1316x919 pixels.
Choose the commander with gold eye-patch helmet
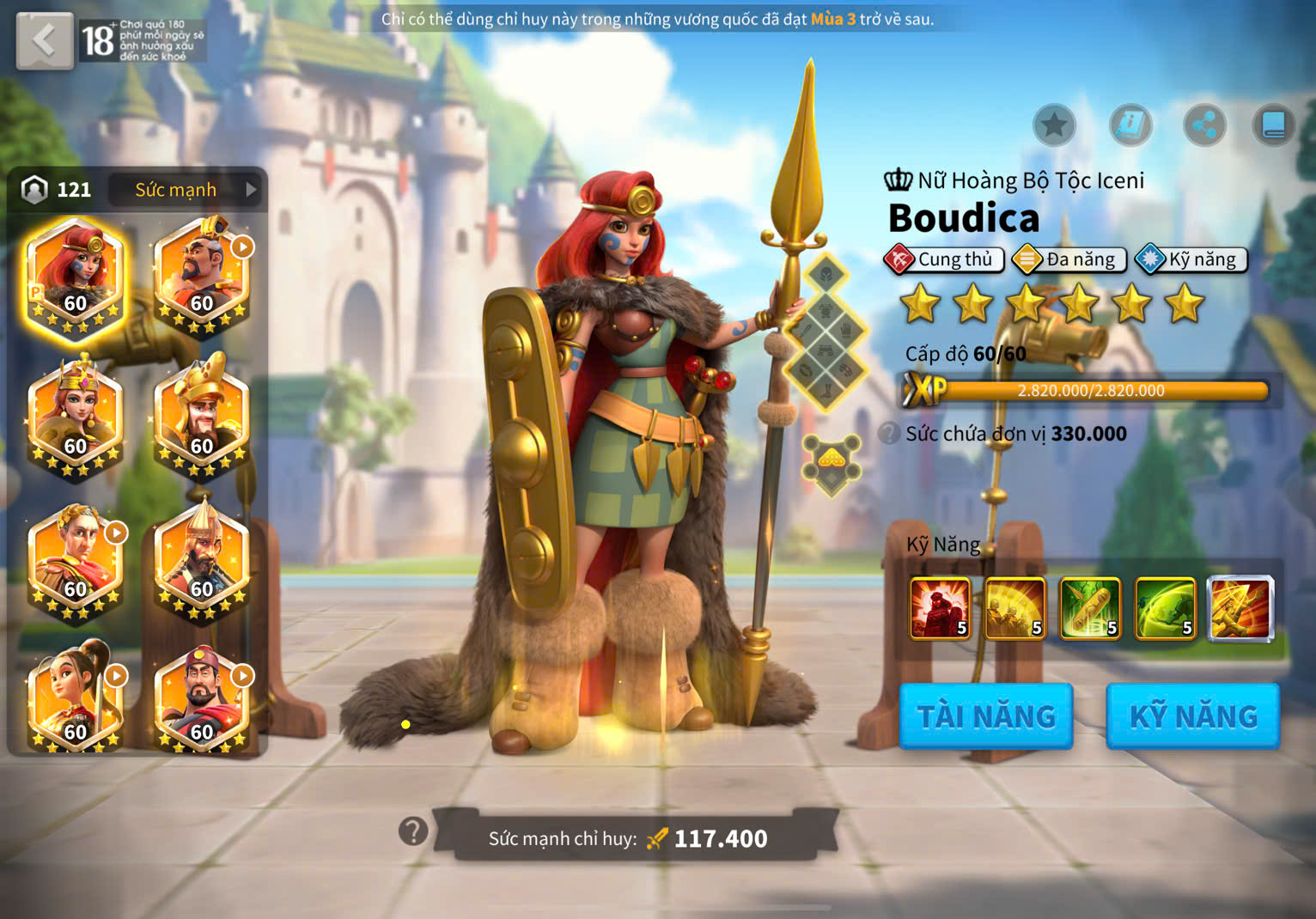(202, 418)
